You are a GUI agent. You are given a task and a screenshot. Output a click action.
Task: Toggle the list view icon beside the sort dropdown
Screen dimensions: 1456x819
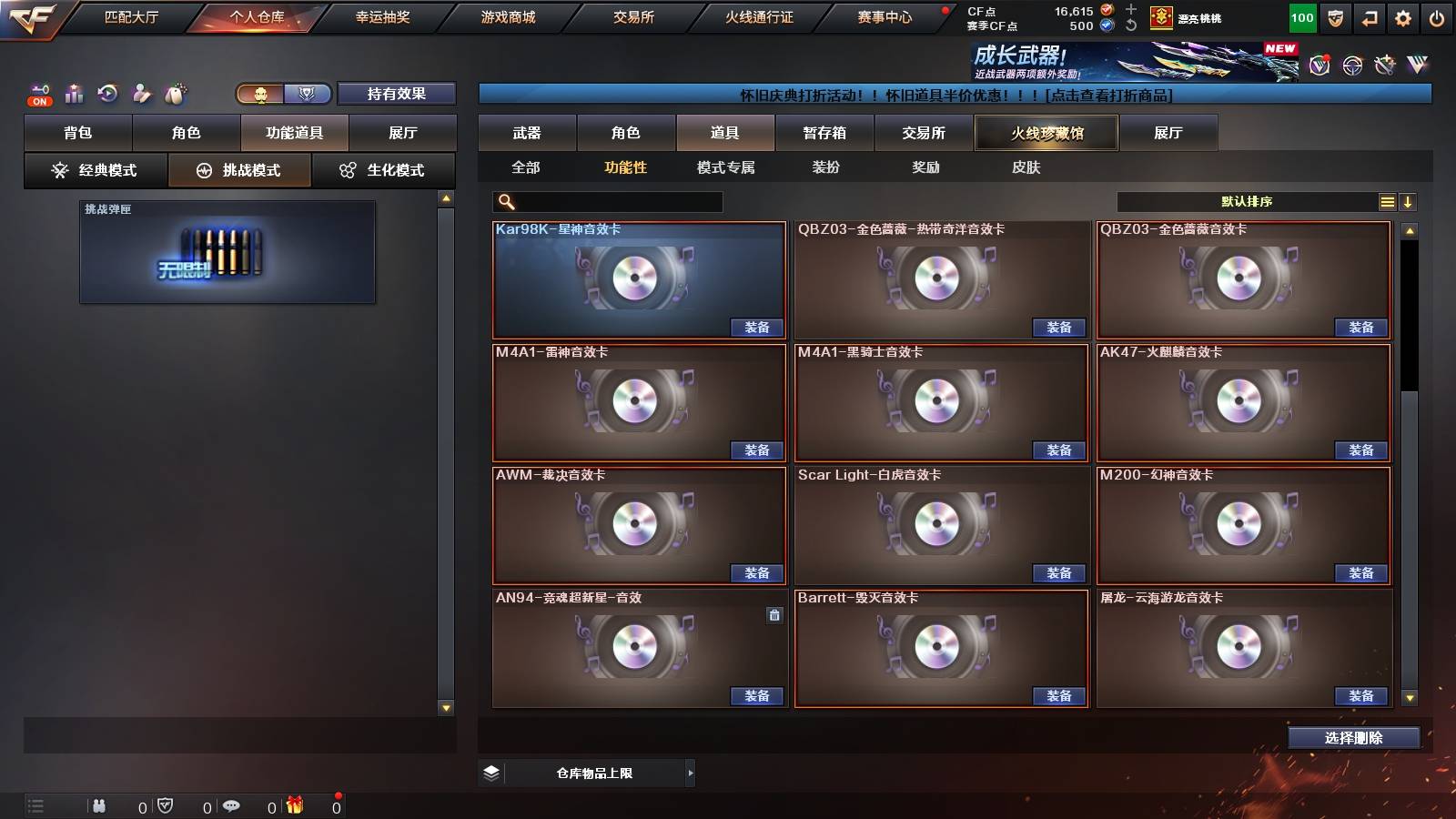tap(1387, 201)
